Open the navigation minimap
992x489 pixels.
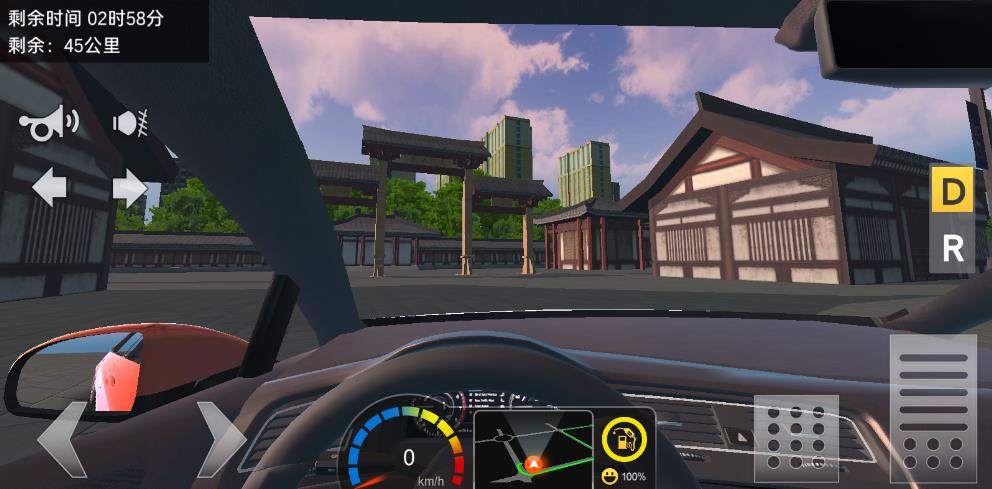[533, 447]
